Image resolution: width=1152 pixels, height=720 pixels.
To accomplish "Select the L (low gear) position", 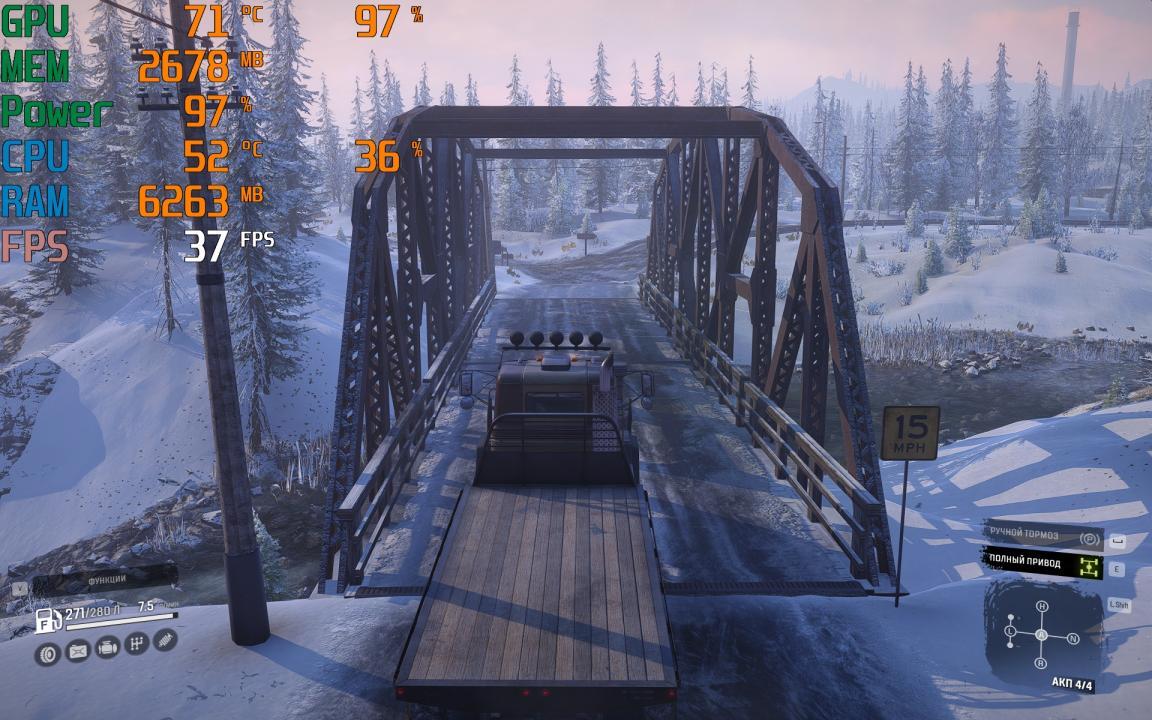I will [x=1011, y=633].
